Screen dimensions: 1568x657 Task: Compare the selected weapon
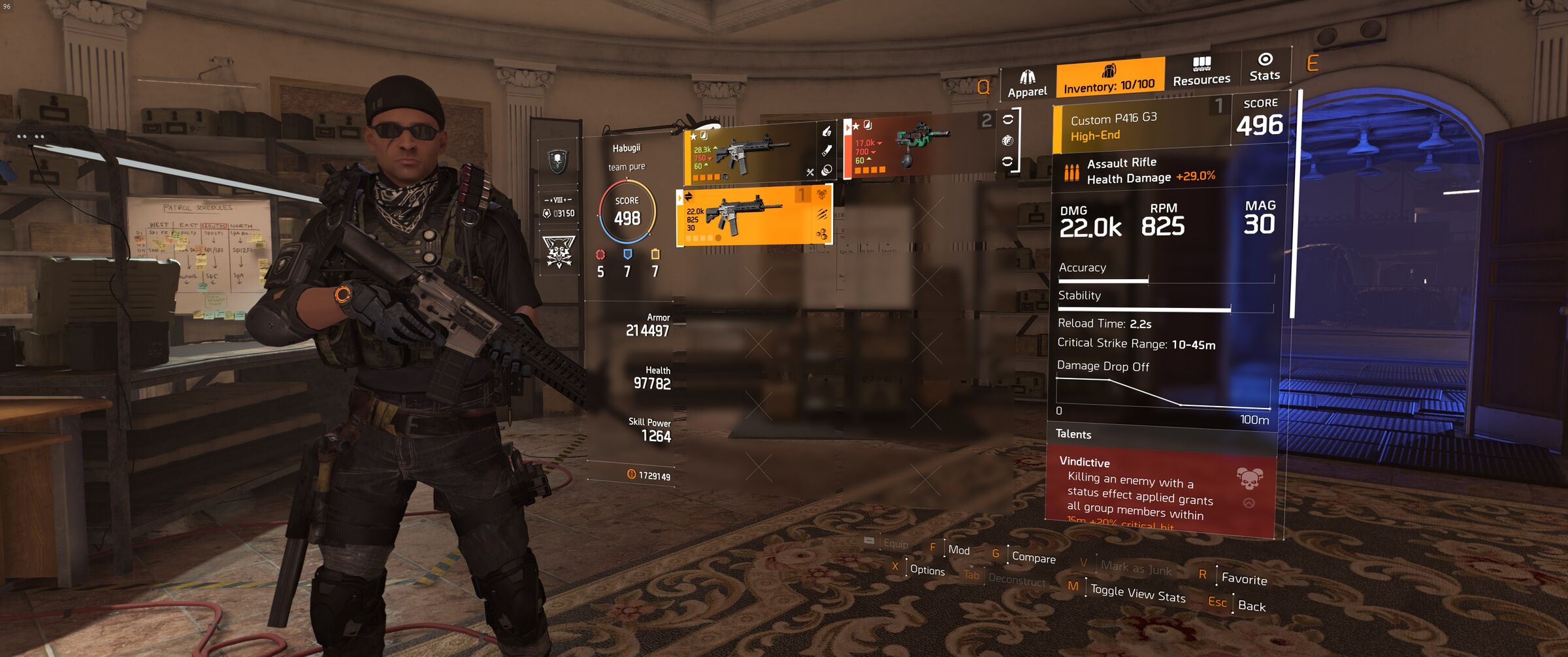1033,558
